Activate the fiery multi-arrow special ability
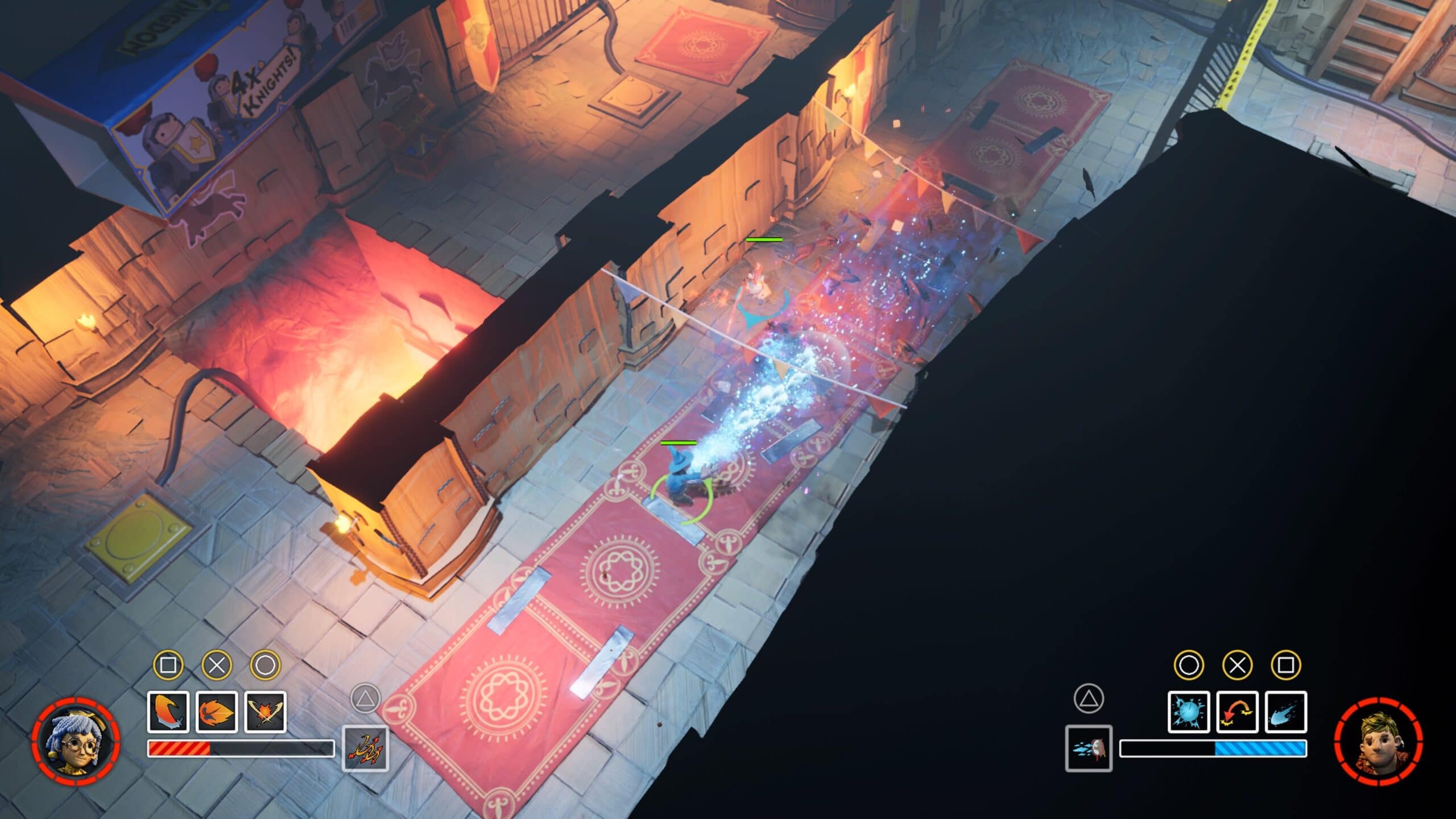This screenshot has height=819, width=1456. pos(365,748)
